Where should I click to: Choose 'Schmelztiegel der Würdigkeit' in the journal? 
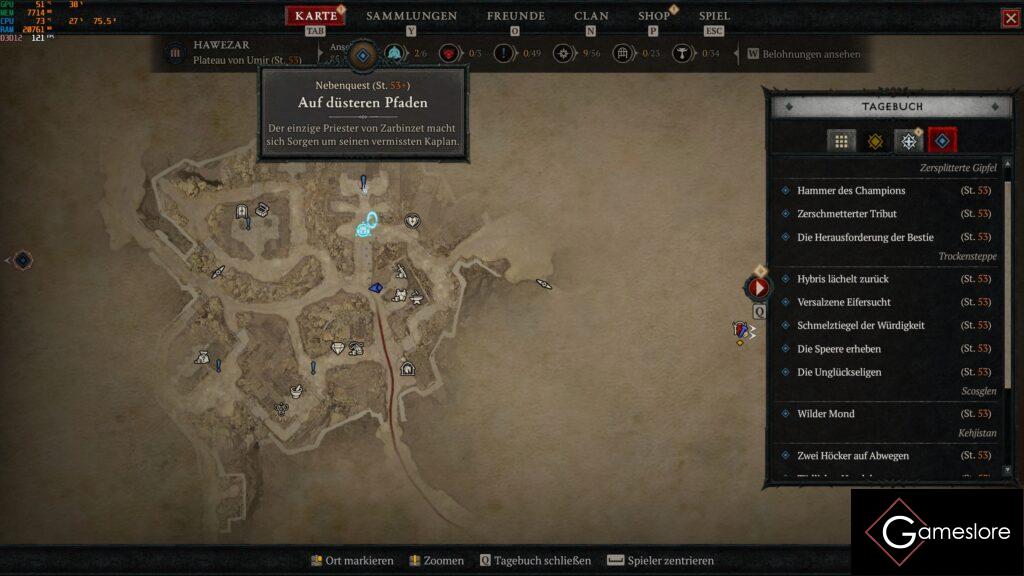tap(860, 325)
